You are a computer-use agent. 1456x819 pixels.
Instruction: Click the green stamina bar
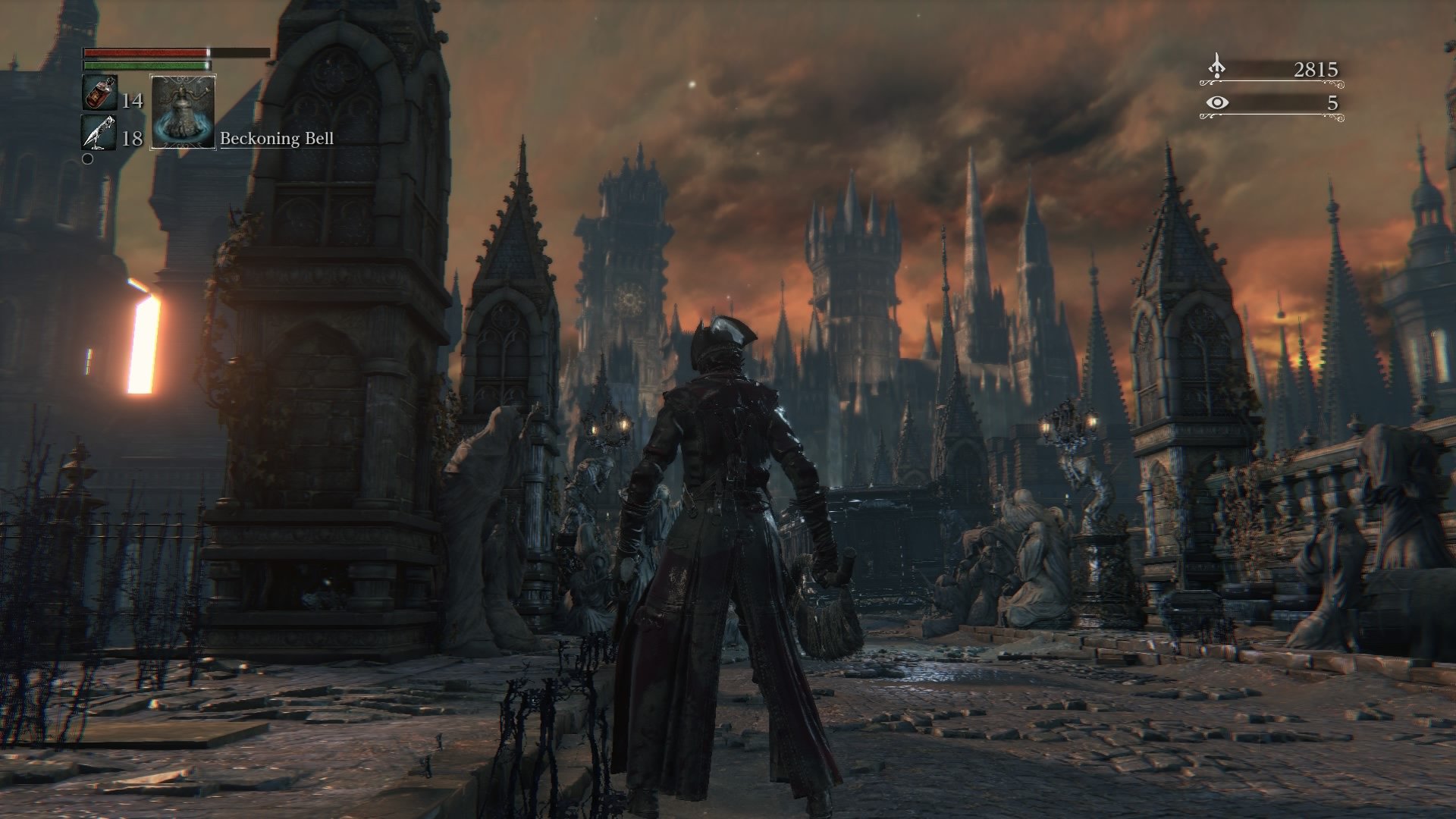tap(140, 66)
